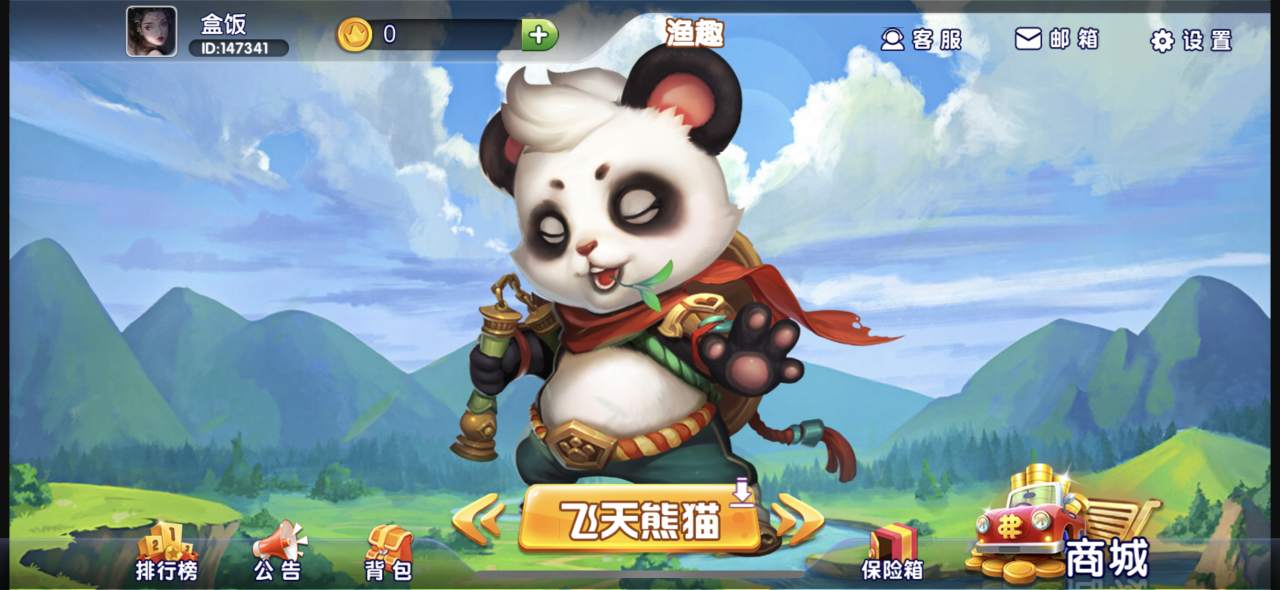The width and height of the screenshot is (1280, 590).
Task: Open the 保险箱 safe box
Action: tap(892, 553)
